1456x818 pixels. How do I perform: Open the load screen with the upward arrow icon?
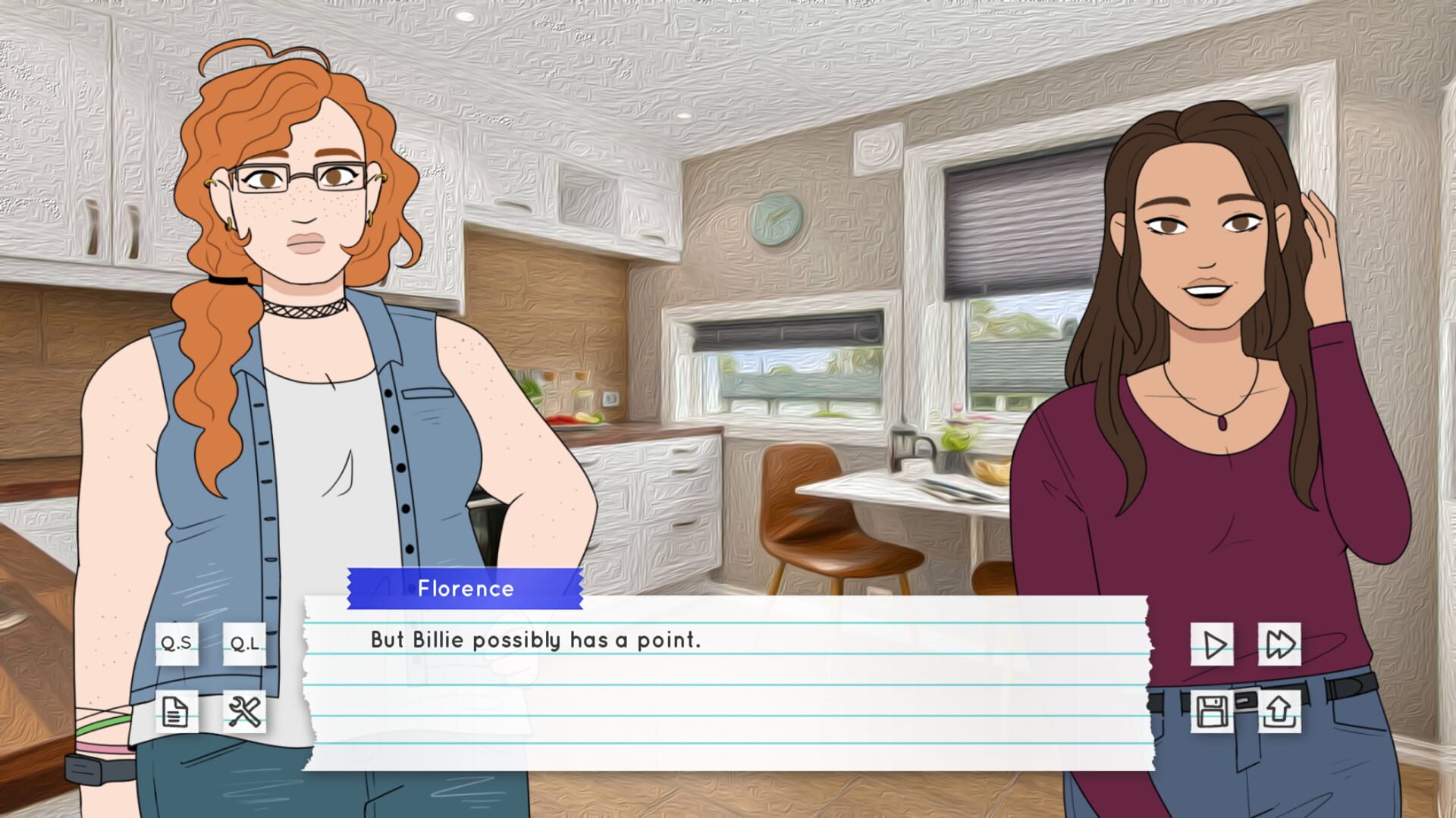tap(1279, 711)
